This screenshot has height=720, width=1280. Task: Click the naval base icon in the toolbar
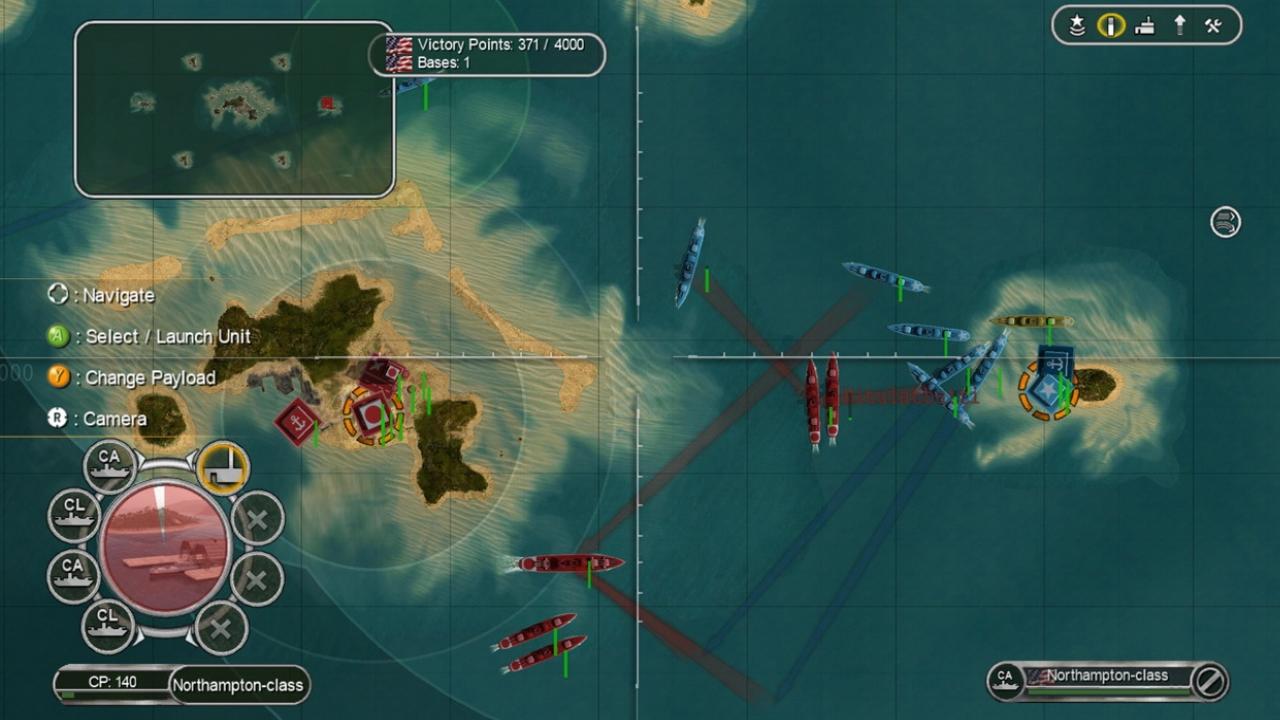click(1145, 26)
